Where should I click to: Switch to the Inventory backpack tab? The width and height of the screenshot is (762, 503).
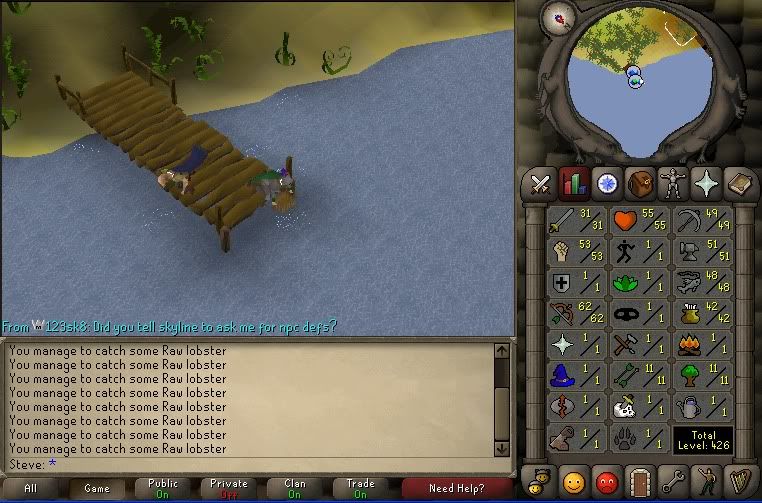click(x=640, y=183)
